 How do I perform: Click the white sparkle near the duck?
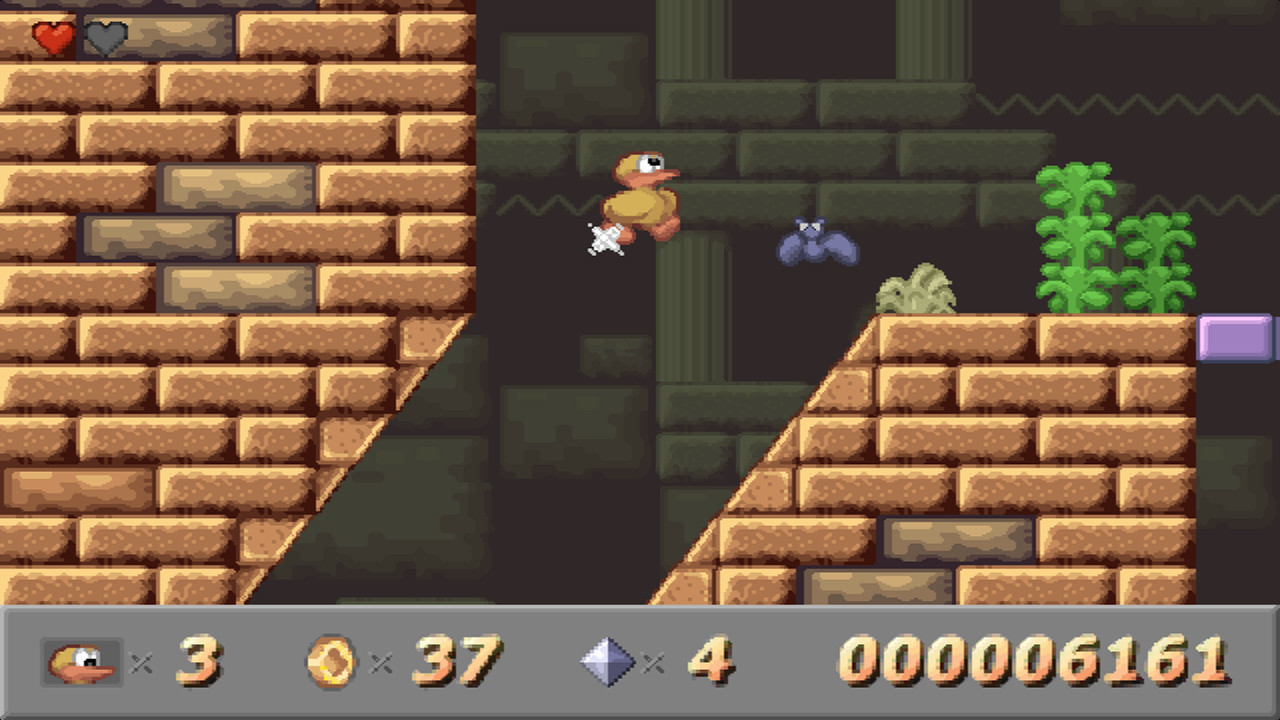coord(606,240)
